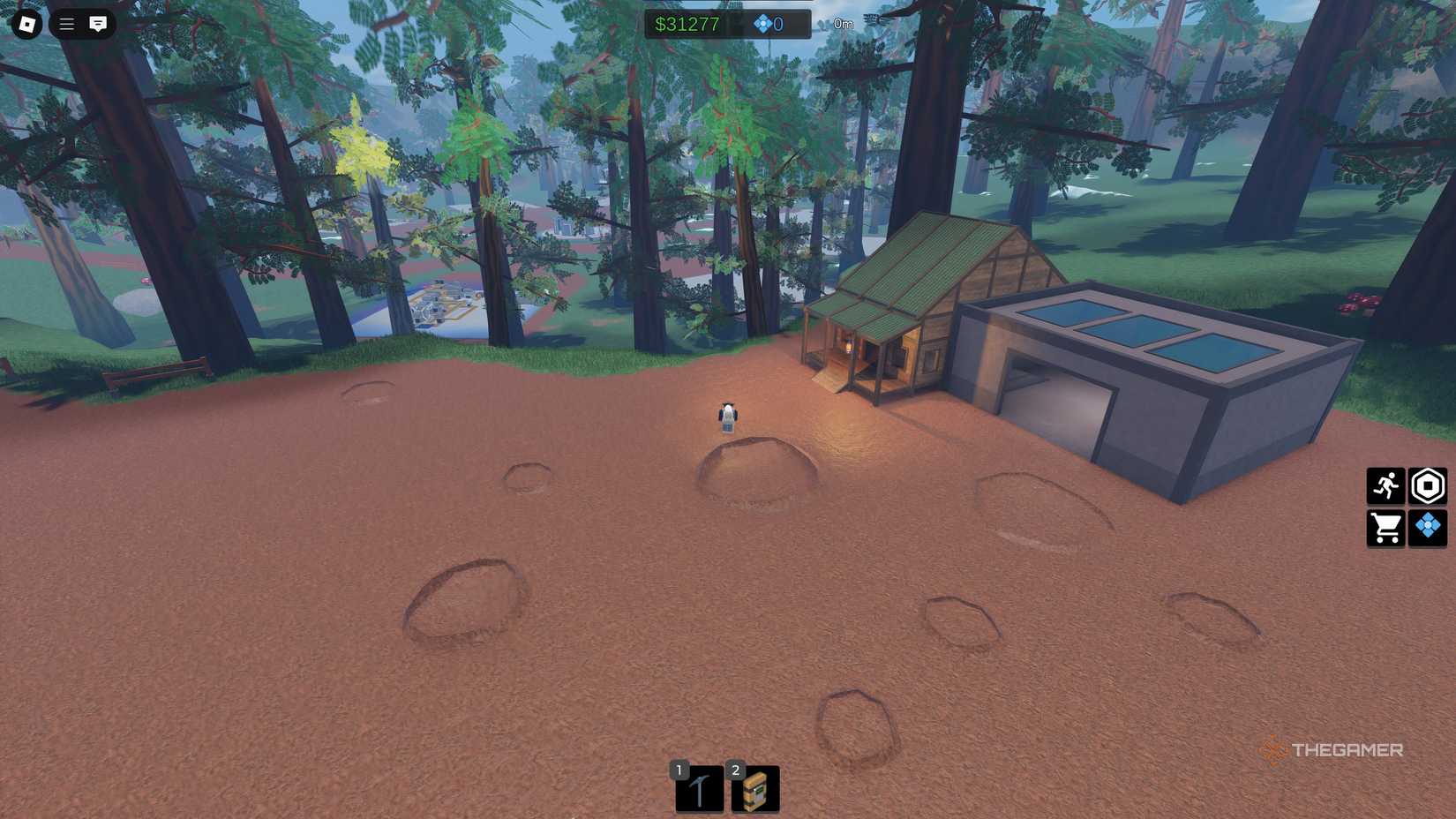The height and width of the screenshot is (819, 1456).
Task: Click the Roblox logo button
Action: pyautogui.click(x=26, y=24)
